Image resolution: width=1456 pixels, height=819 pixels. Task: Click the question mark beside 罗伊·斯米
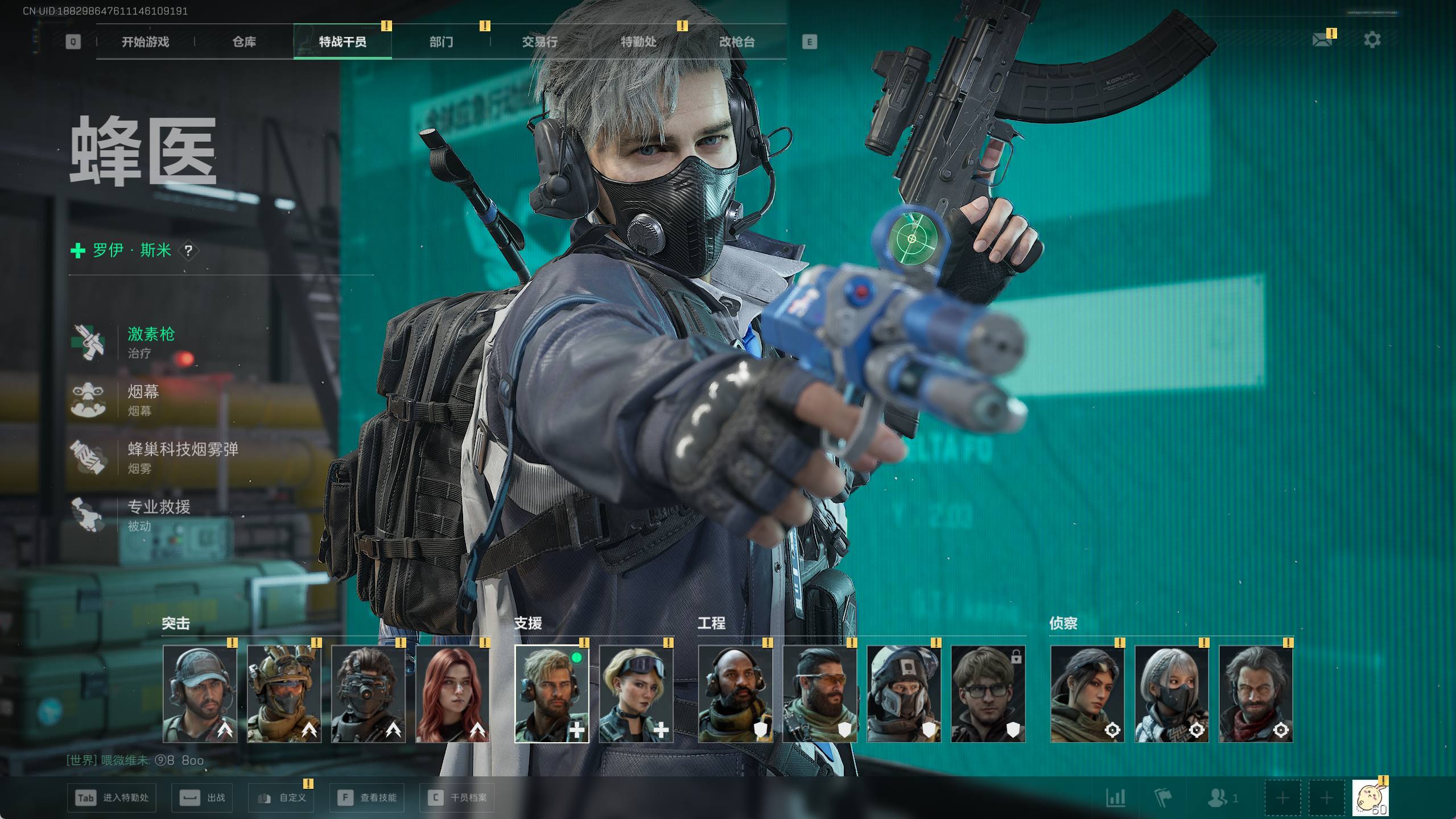(x=188, y=250)
